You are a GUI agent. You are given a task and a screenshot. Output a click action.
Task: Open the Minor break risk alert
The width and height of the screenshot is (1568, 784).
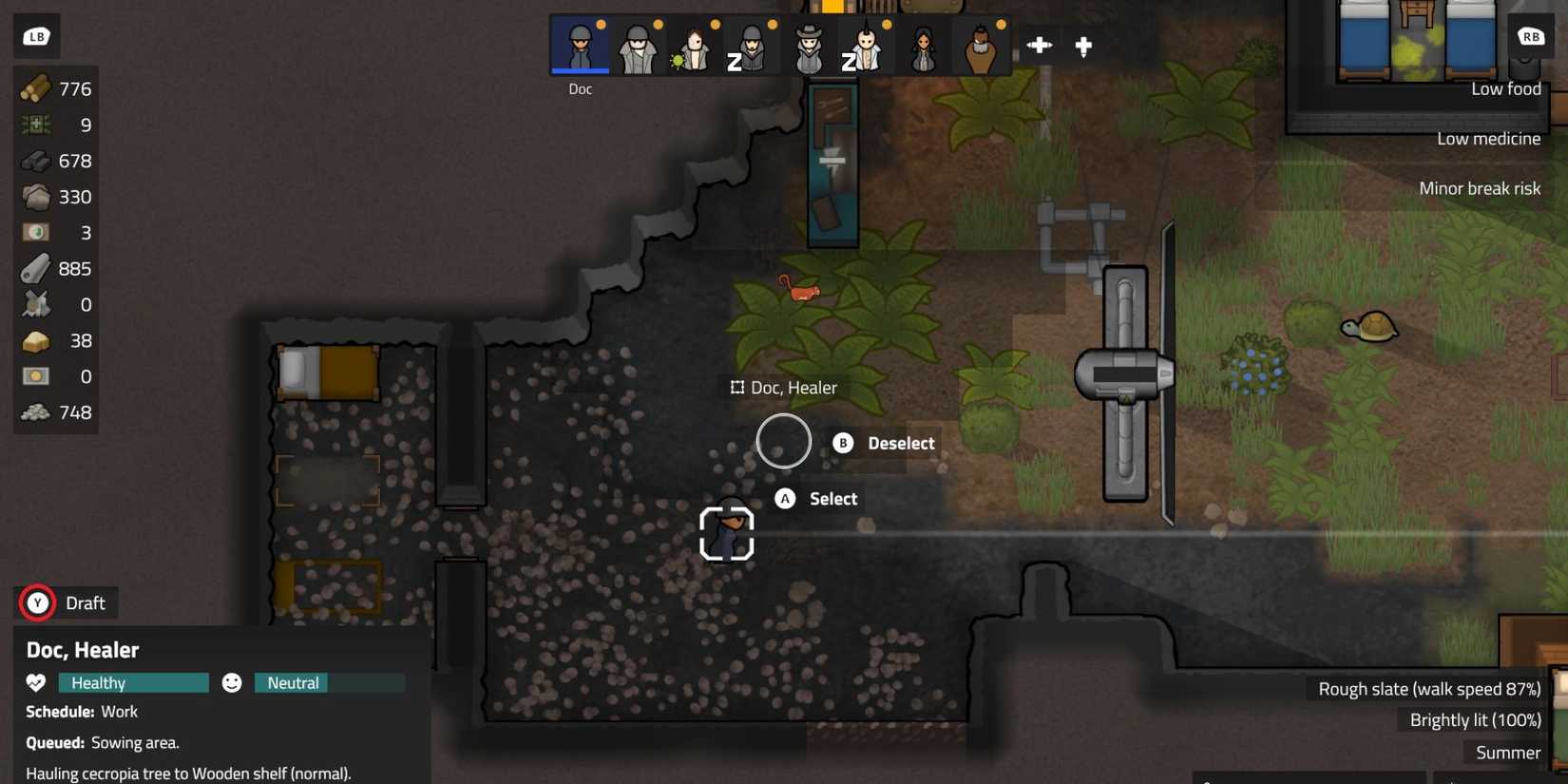(x=1481, y=187)
